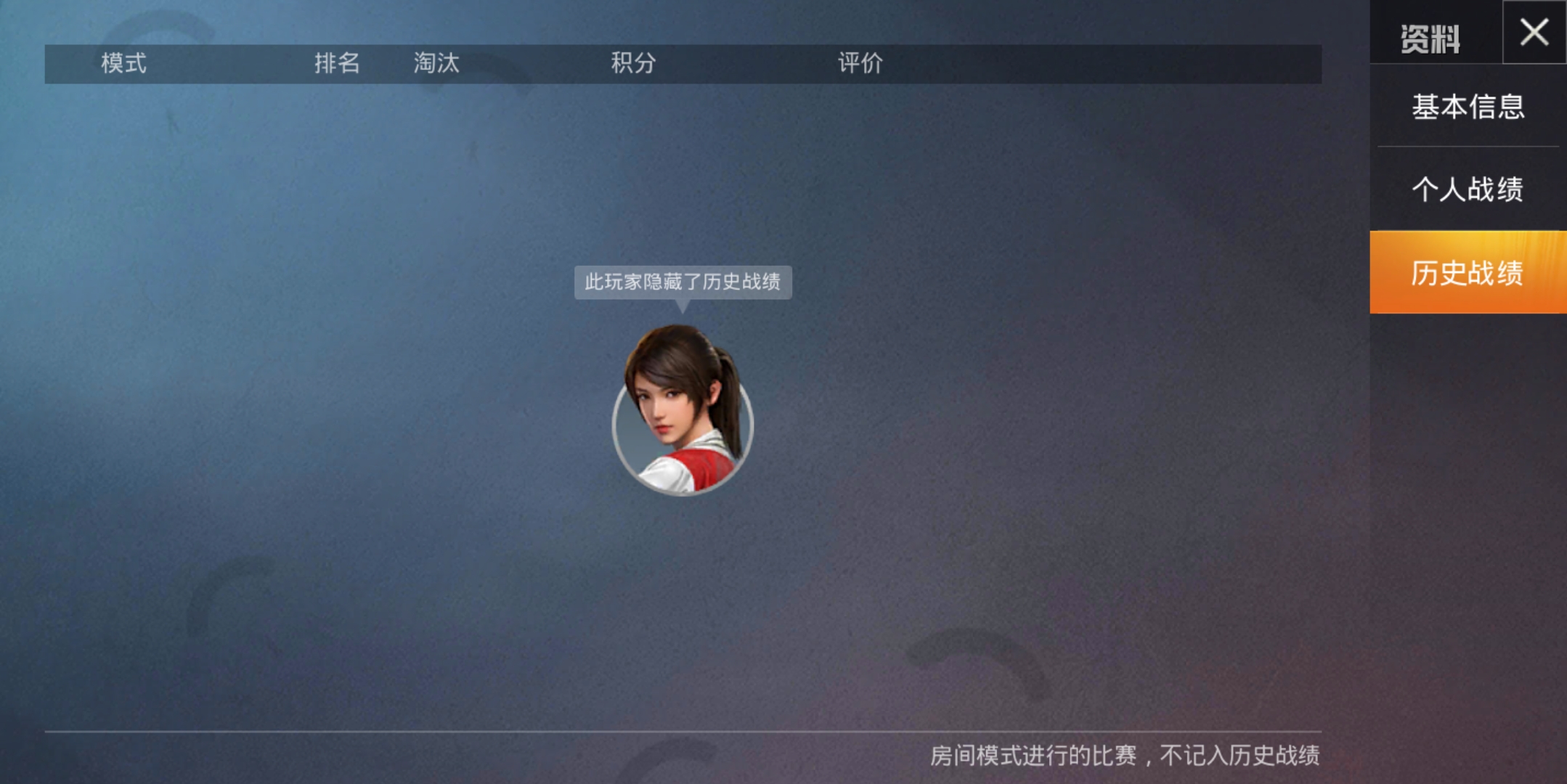The height and width of the screenshot is (784, 1567).
Task: Select the 积分 column header
Action: pyautogui.click(x=634, y=64)
